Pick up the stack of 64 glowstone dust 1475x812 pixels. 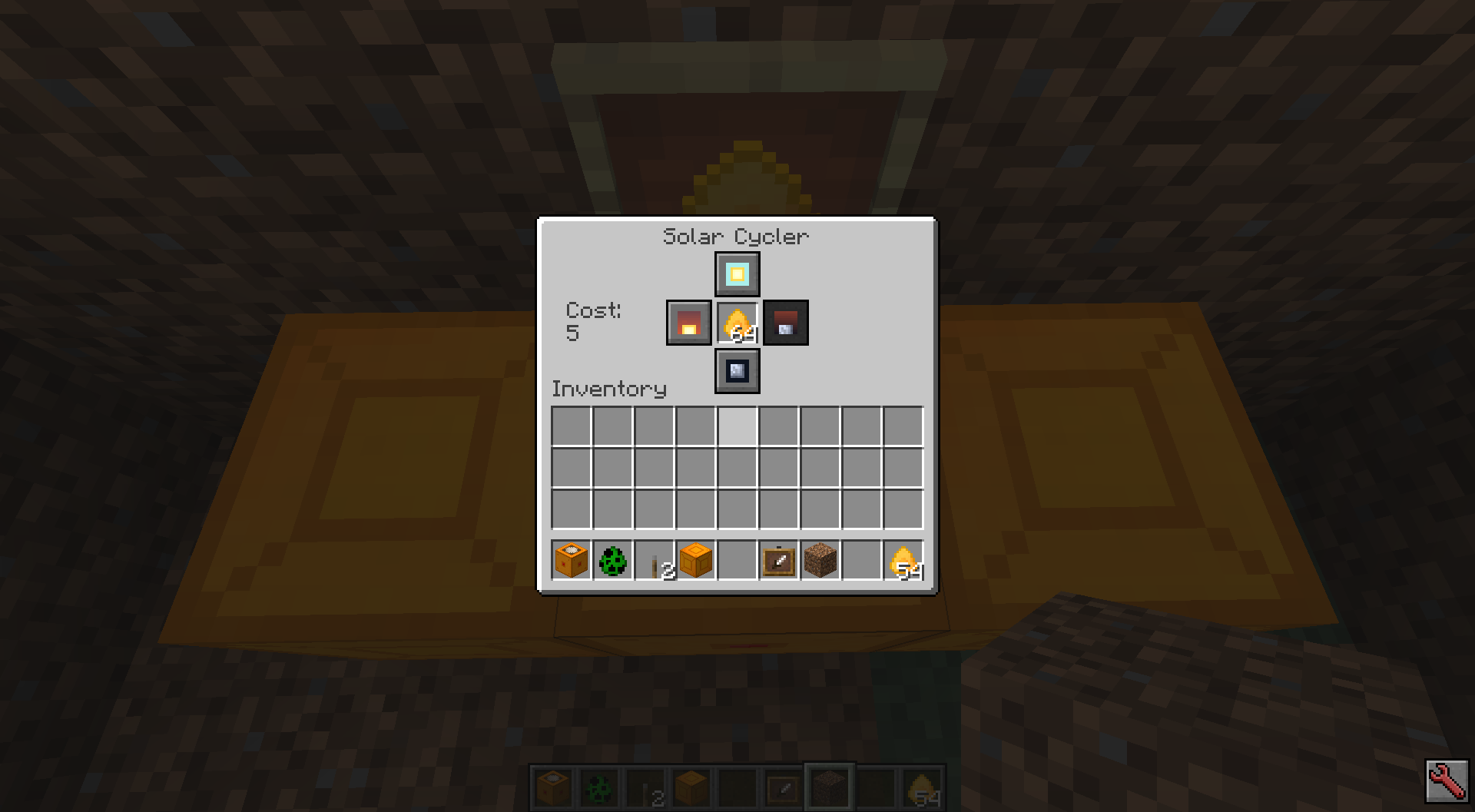tap(737, 323)
